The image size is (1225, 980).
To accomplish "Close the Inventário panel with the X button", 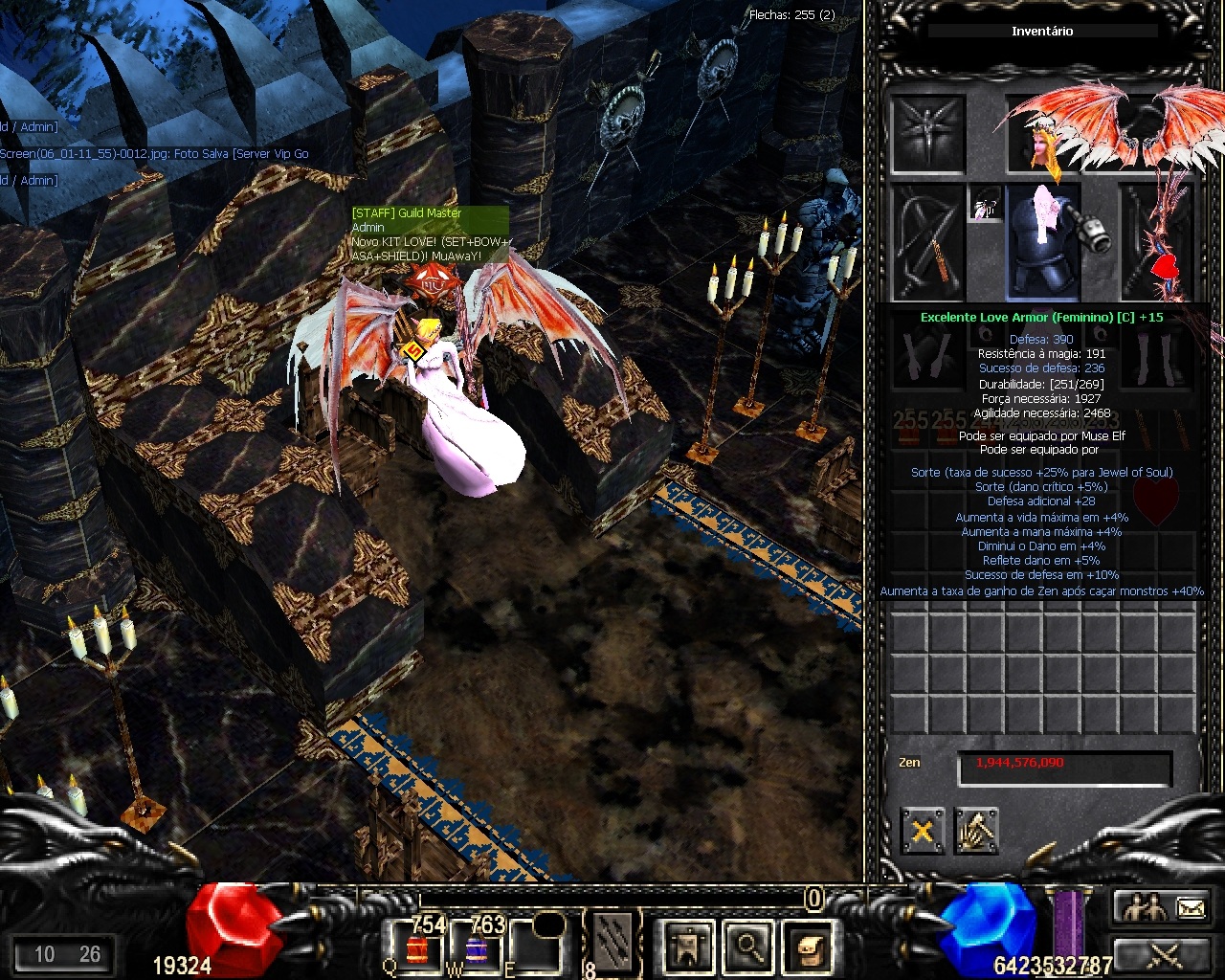I will tap(922, 830).
